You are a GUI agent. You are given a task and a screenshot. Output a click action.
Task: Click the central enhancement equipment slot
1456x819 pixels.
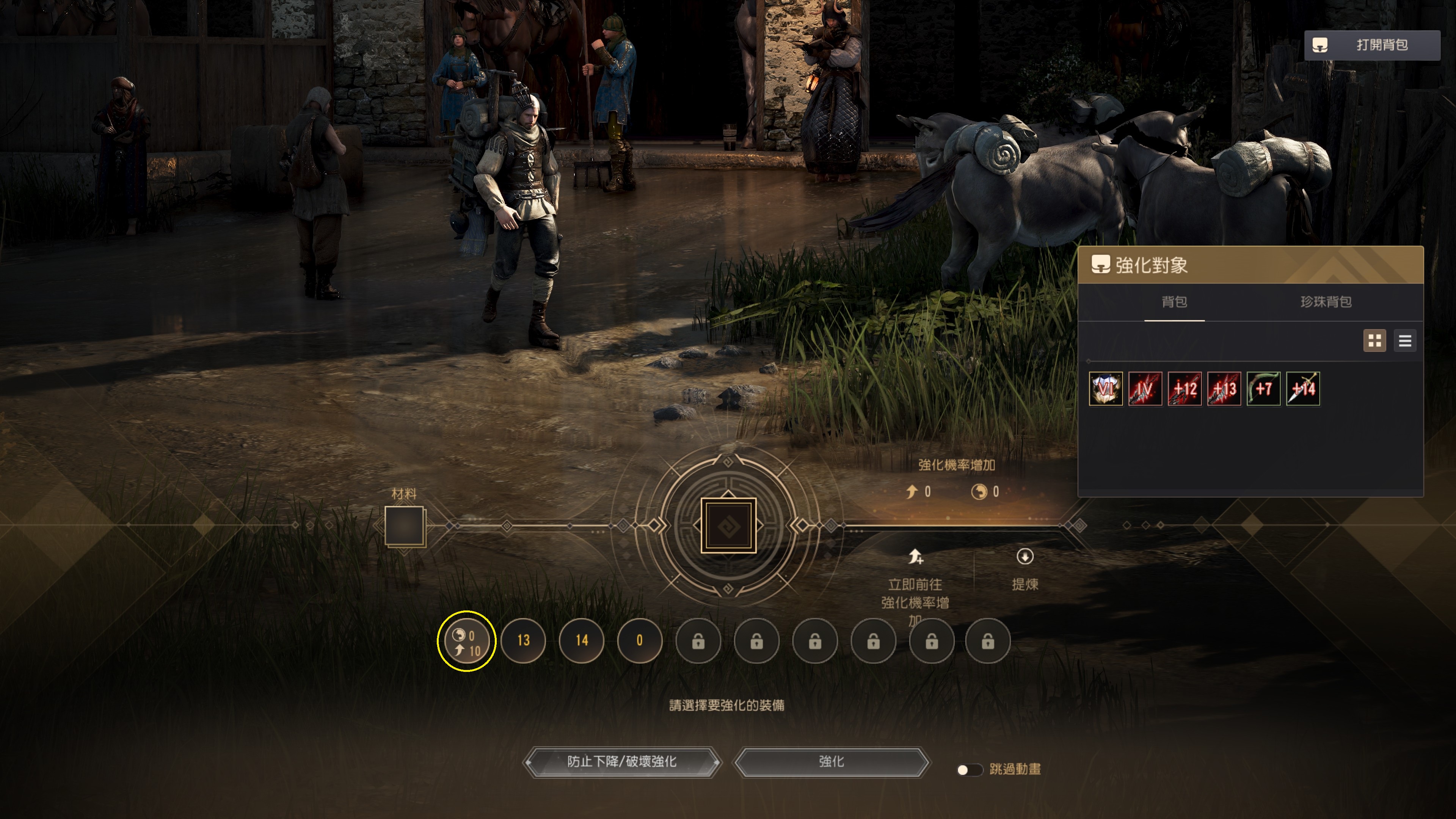click(x=728, y=526)
